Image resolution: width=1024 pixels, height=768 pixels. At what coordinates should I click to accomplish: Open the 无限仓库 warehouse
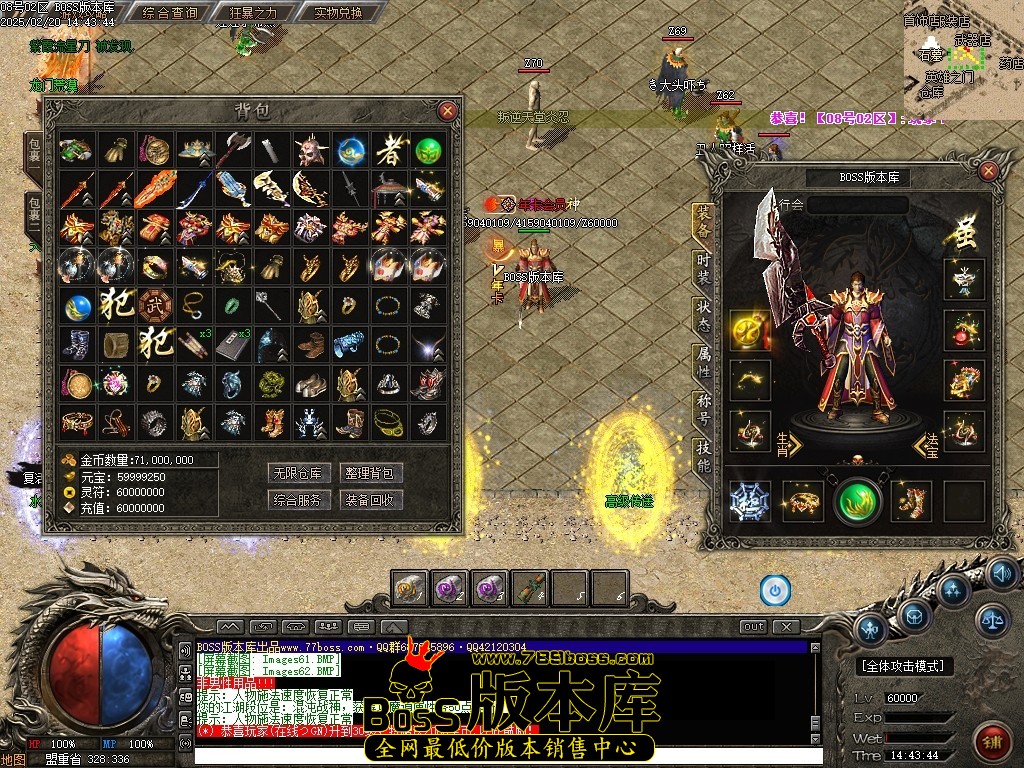coord(298,473)
